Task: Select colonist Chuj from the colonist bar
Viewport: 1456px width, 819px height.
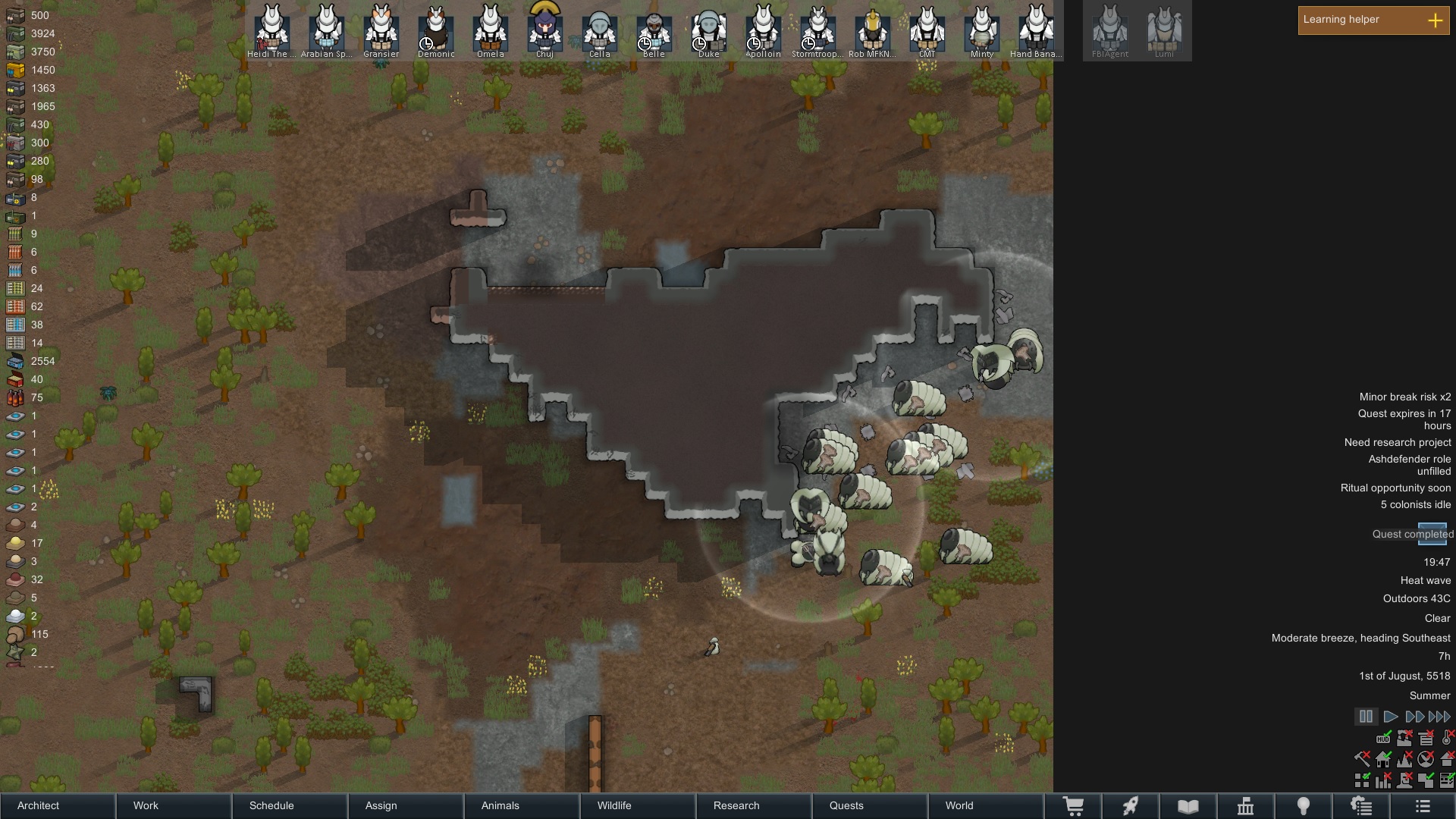Action: tap(544, 30)
